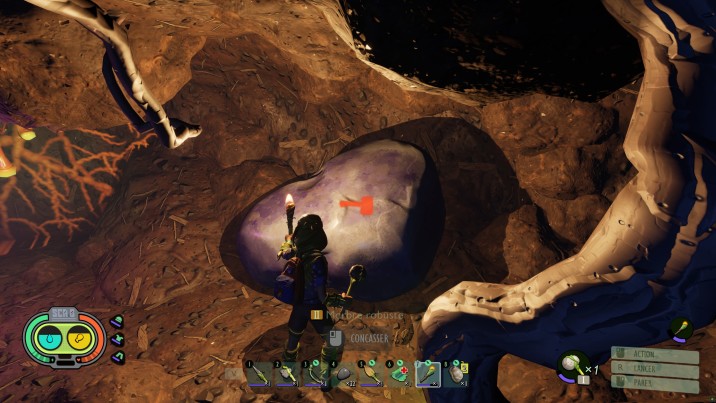Click the round equipped torch indicator
The width and height of the screenshot is (716, 403).
(681, 329)
